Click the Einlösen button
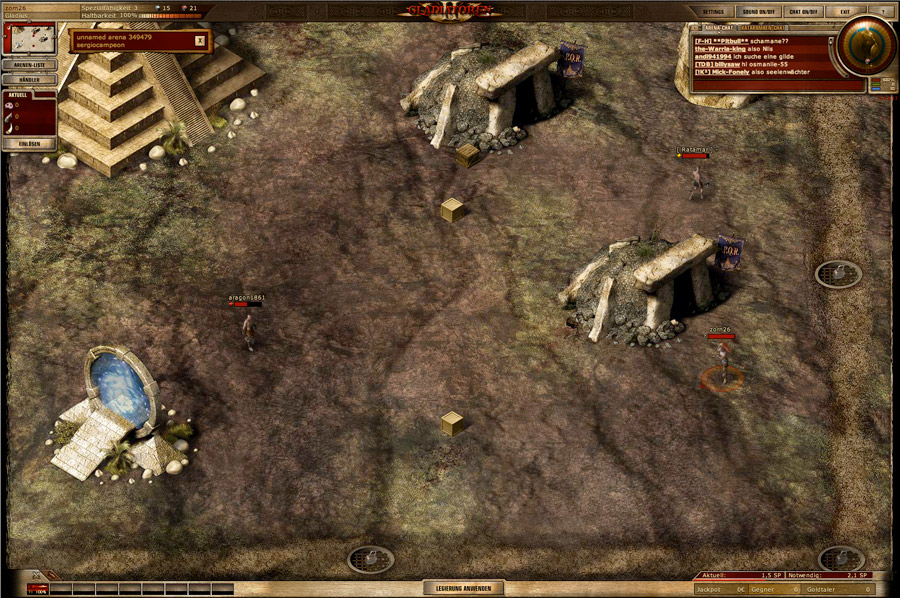The image size is (900, 598). pos(30,144)
